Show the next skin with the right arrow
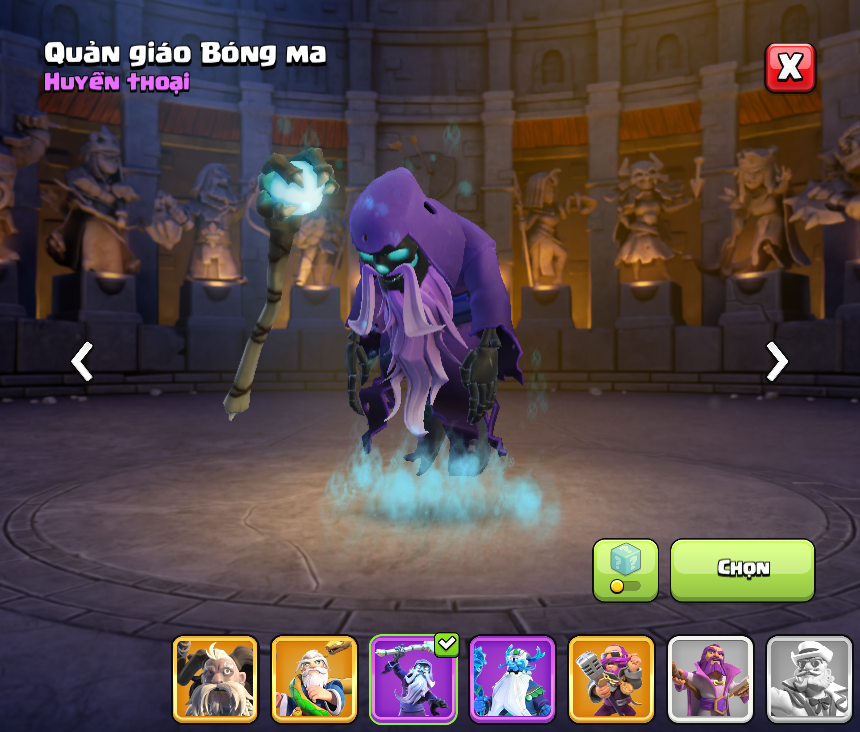 (776, 361)
